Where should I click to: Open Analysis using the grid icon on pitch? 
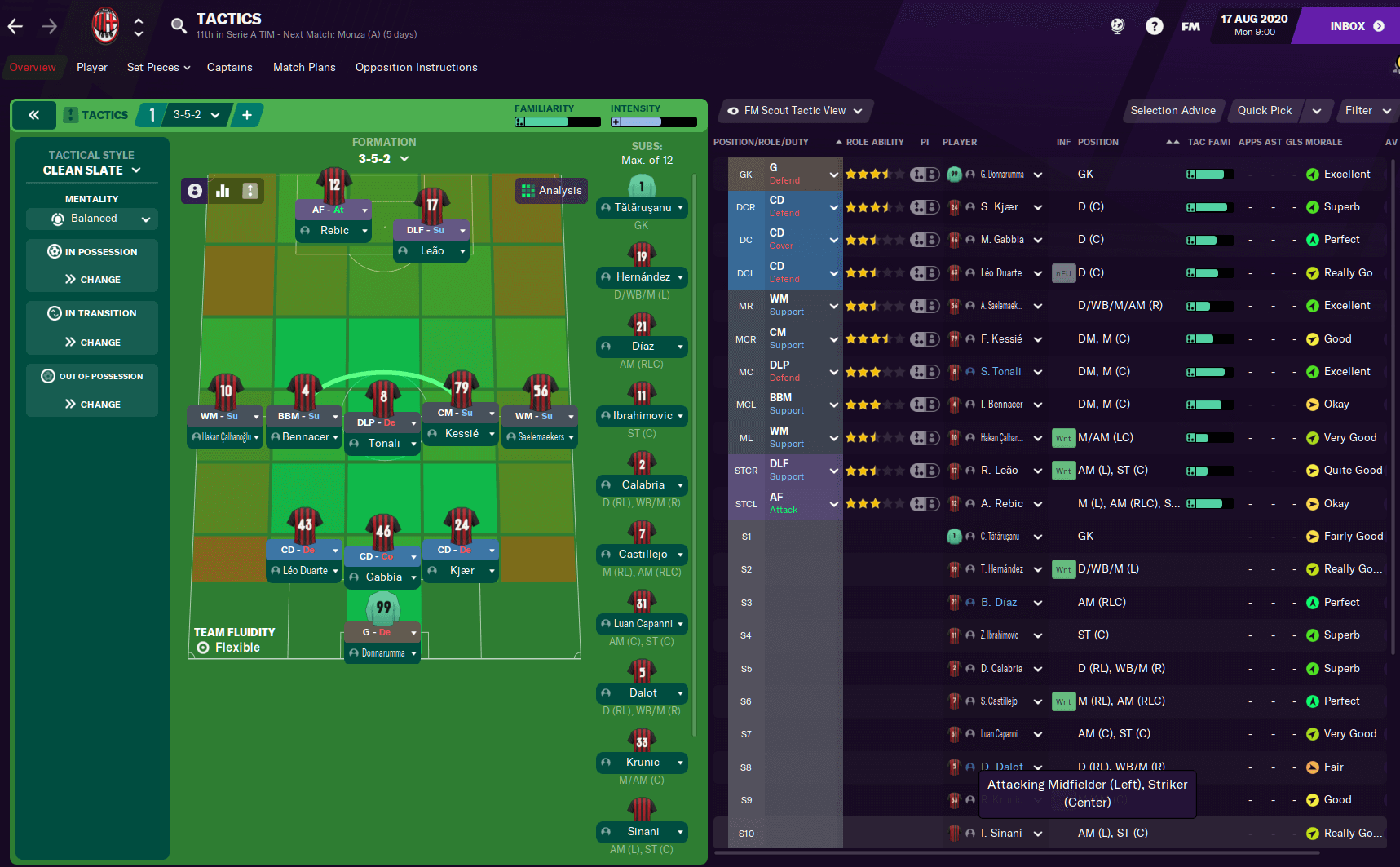pos(551,190)
